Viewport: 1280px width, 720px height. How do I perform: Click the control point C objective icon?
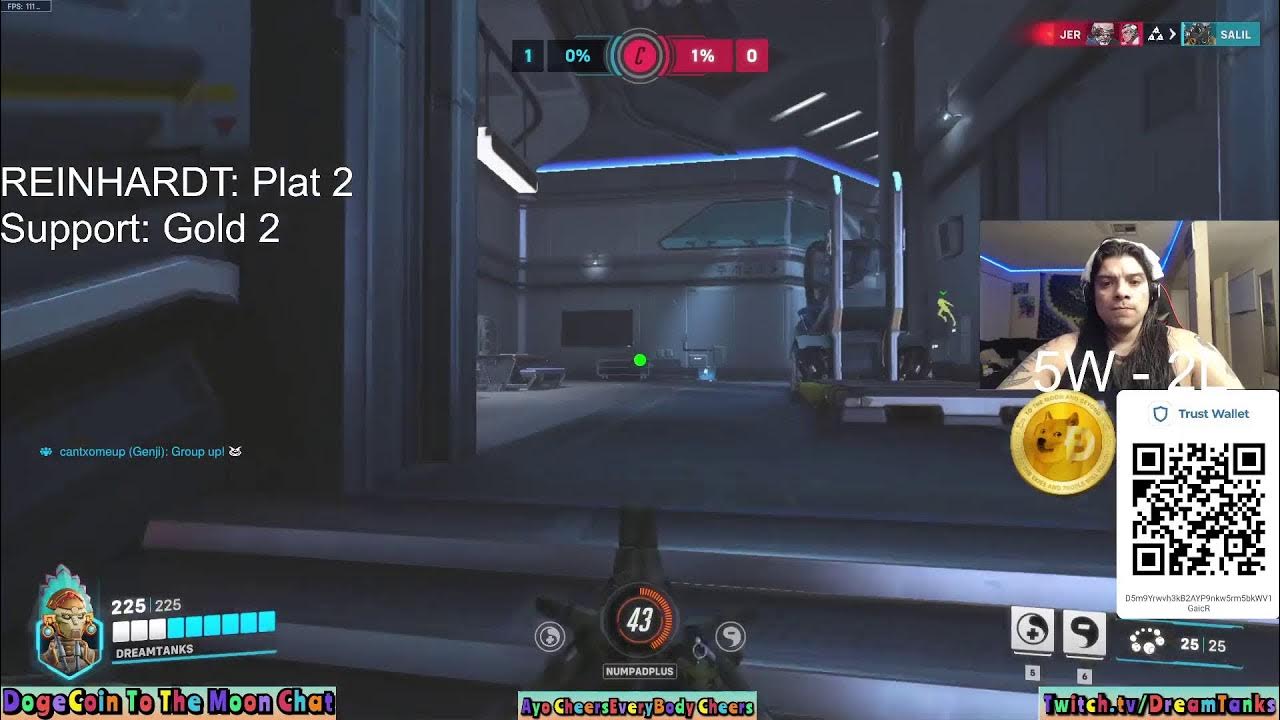click(x=640, y=56)
